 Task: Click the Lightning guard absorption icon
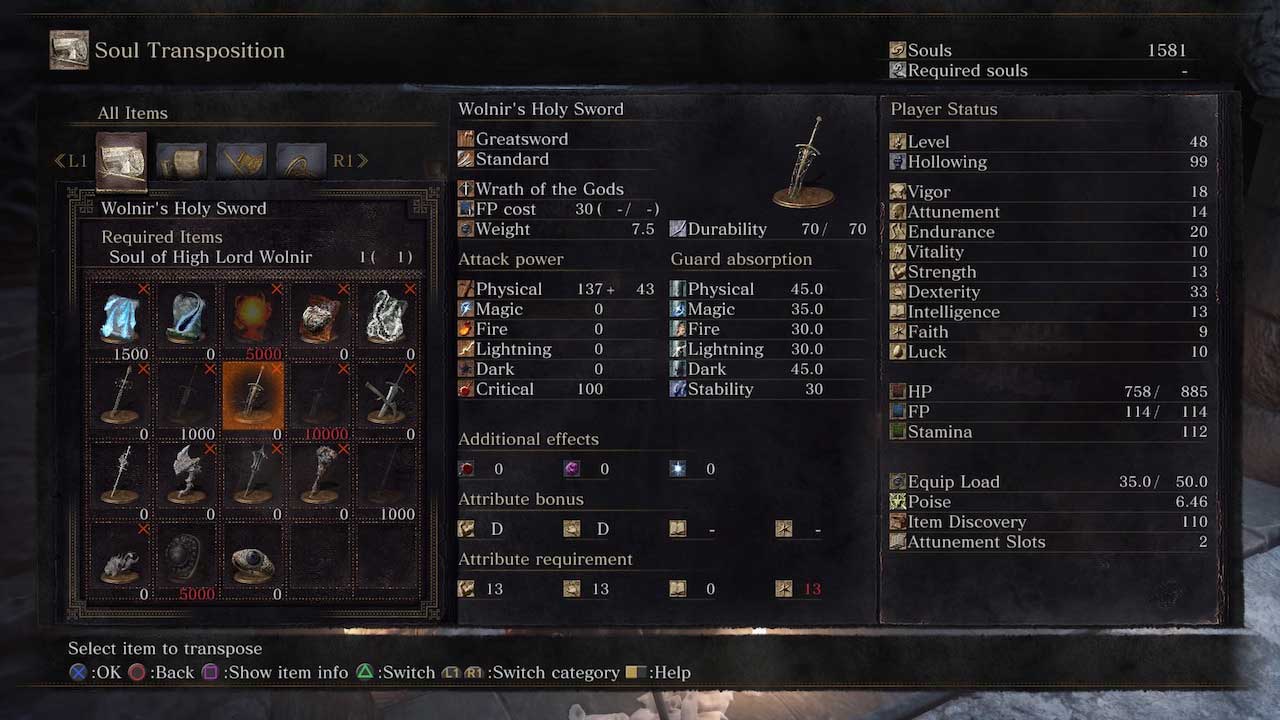tap(677, 348)
